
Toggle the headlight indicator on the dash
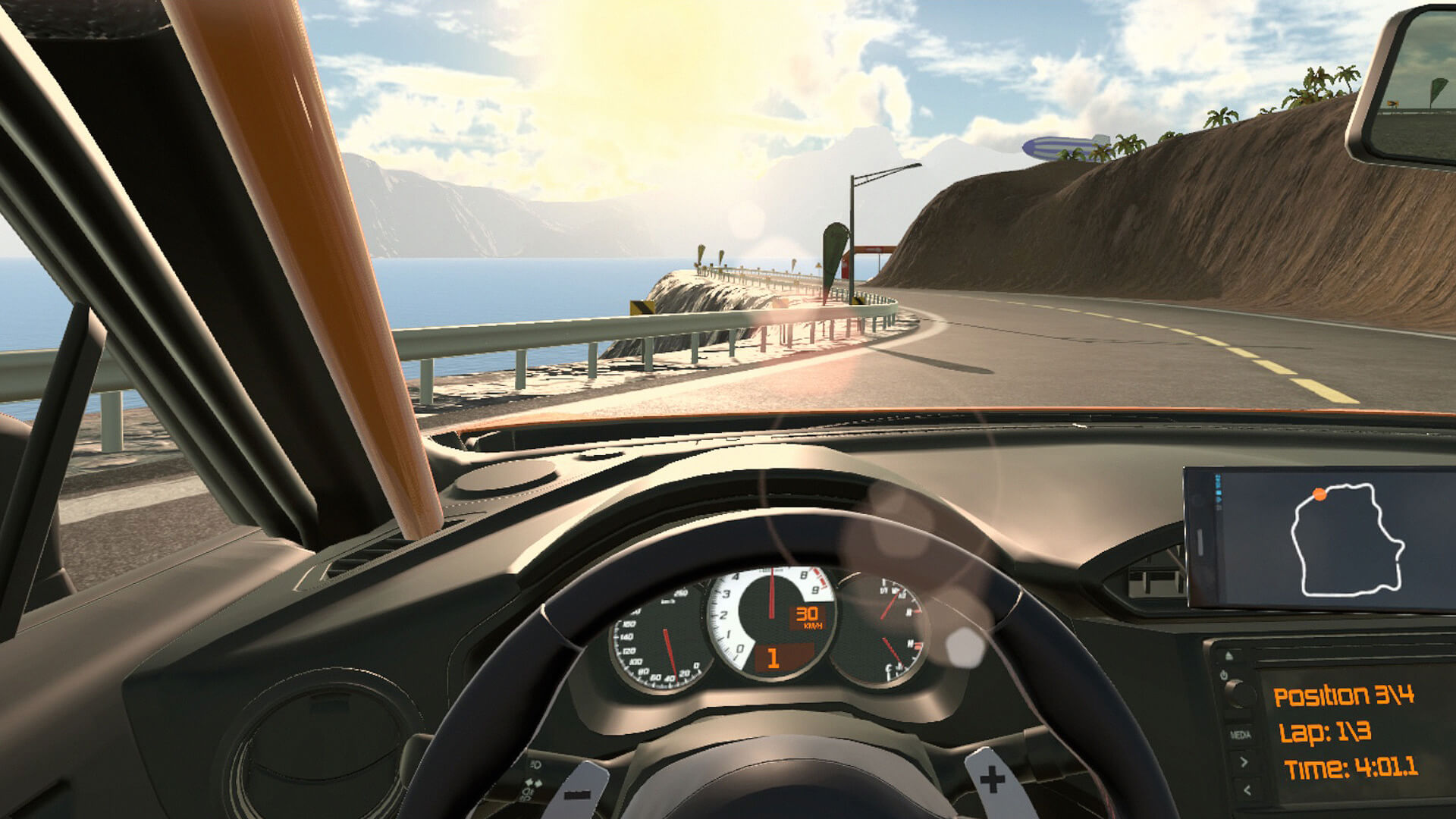pos(535,764)
